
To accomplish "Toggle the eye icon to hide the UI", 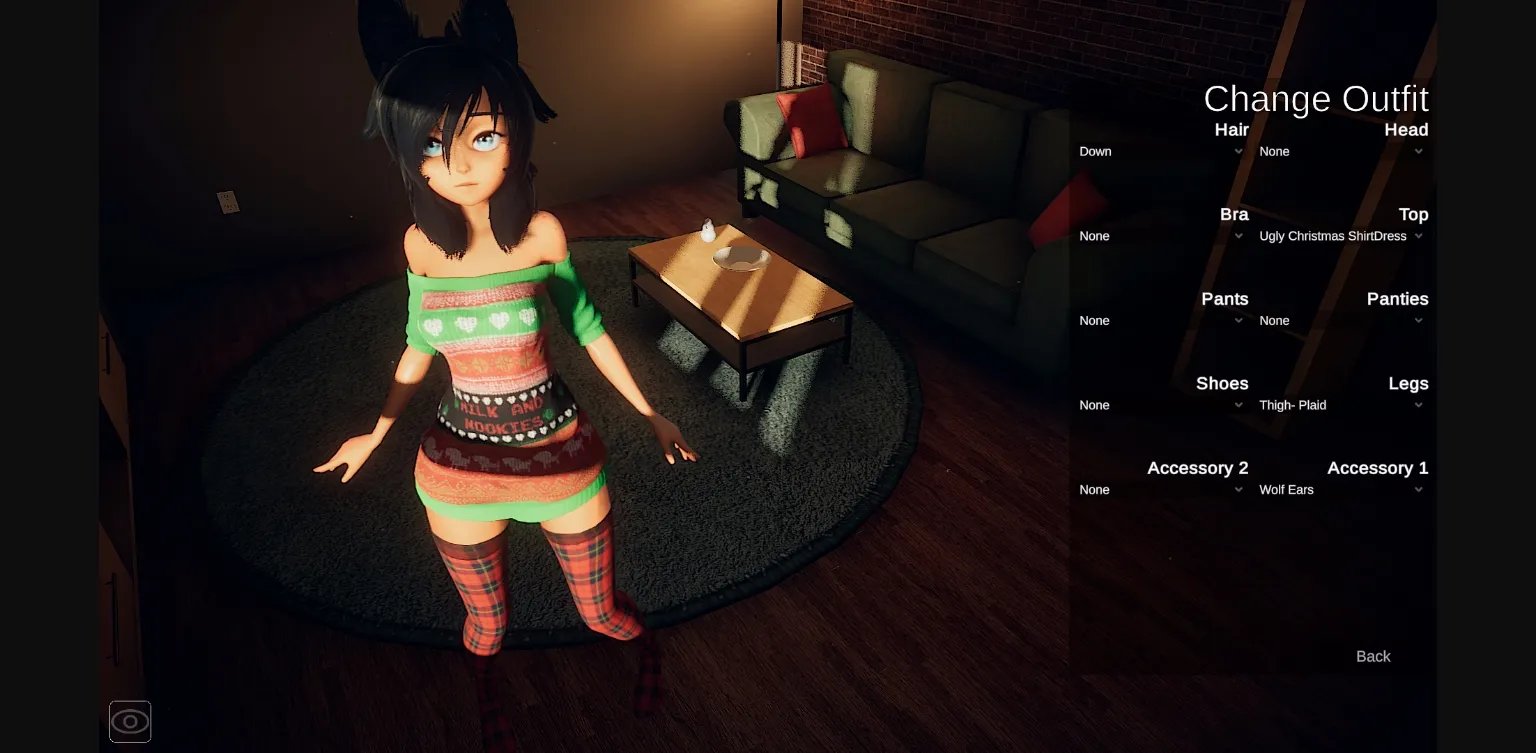I will coord(130,721).
